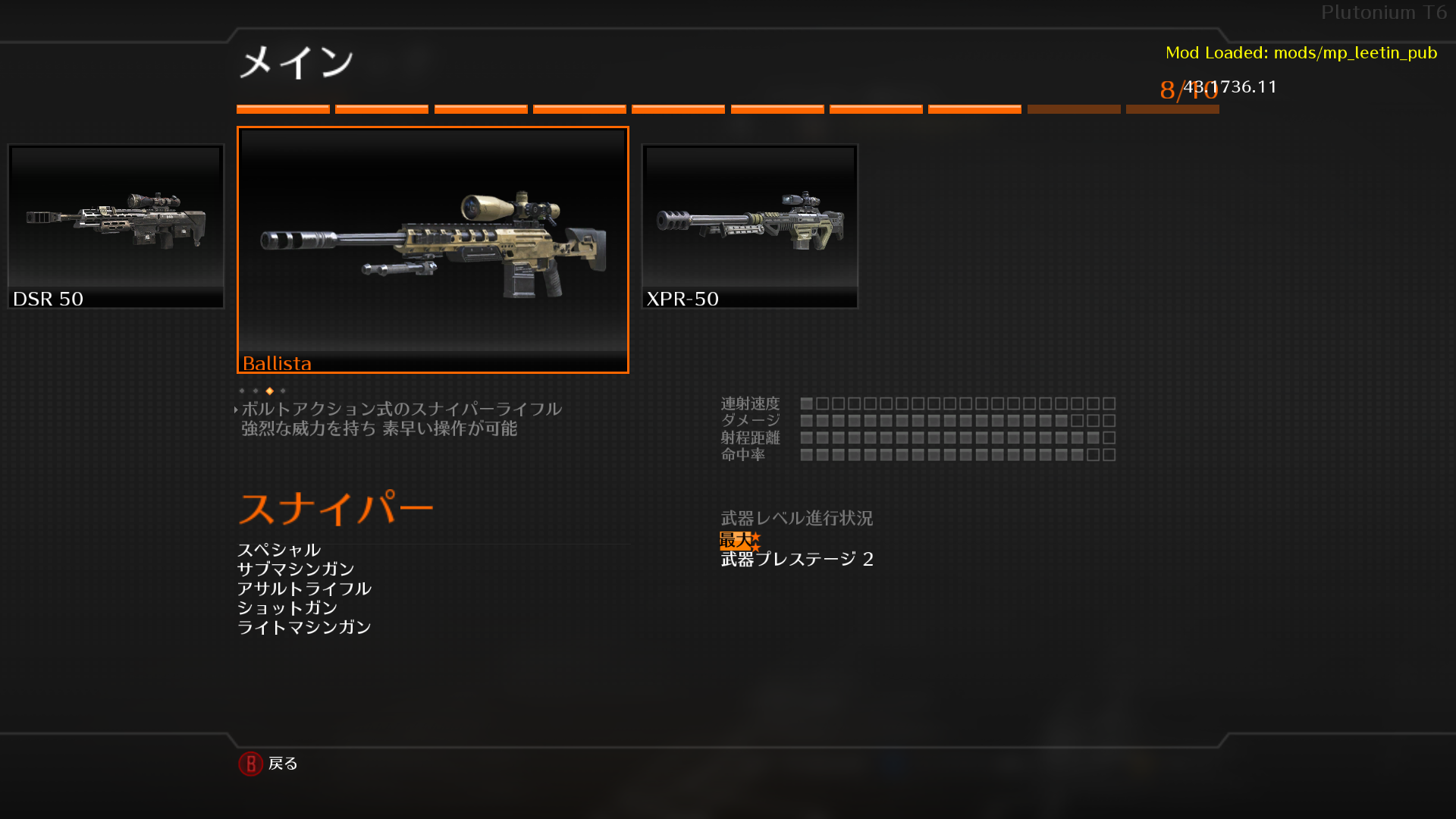Open the ライトマシンガン category
The image size is (1456, 819).
click(304, 627)
